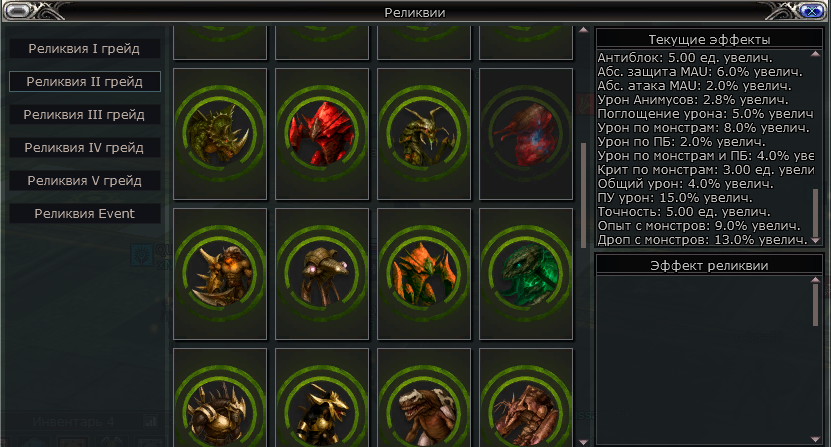Click the relic list scrollbar thumb
This screenshot has width=831, height=447.
tap(585, 195)
